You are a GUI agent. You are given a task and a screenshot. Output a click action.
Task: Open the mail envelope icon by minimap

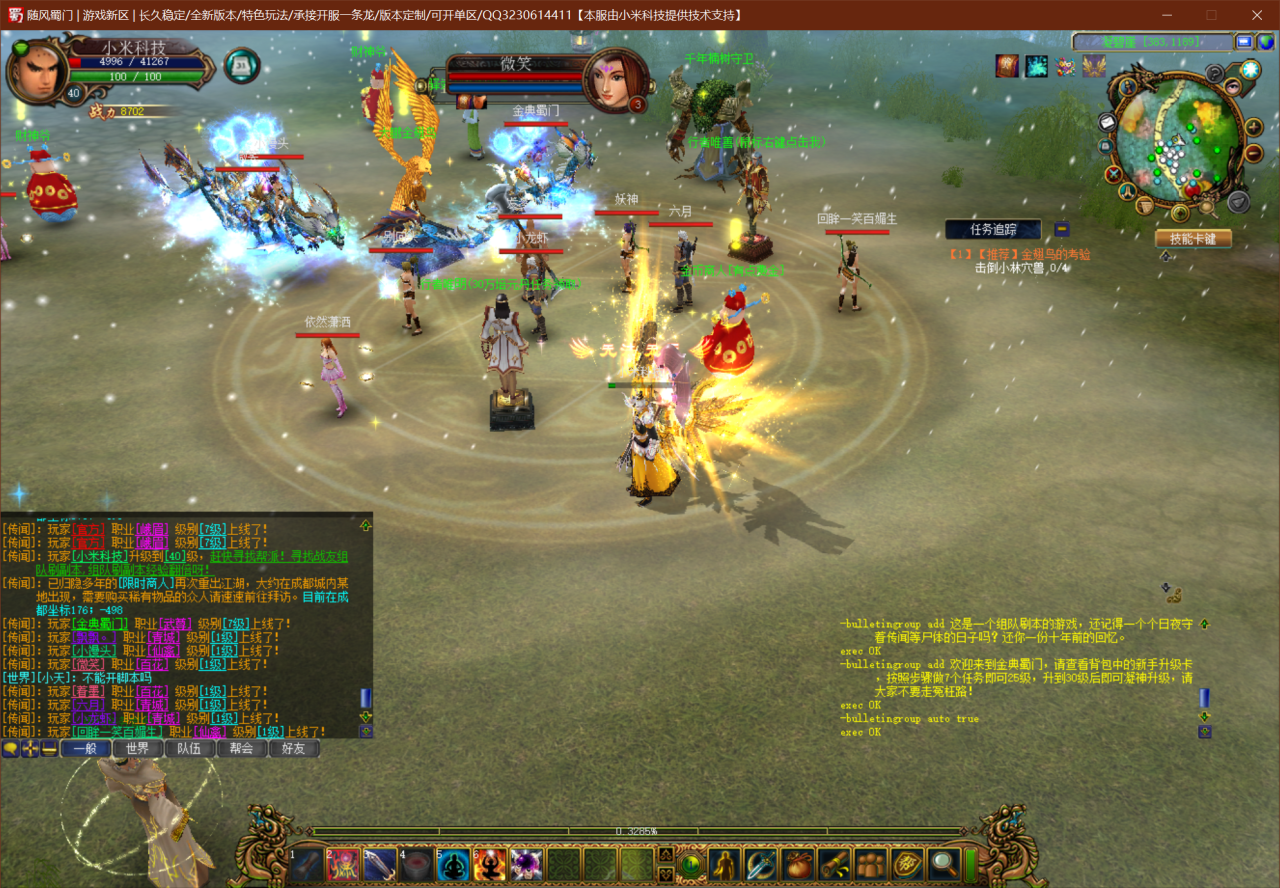(x=1107, y=121)
